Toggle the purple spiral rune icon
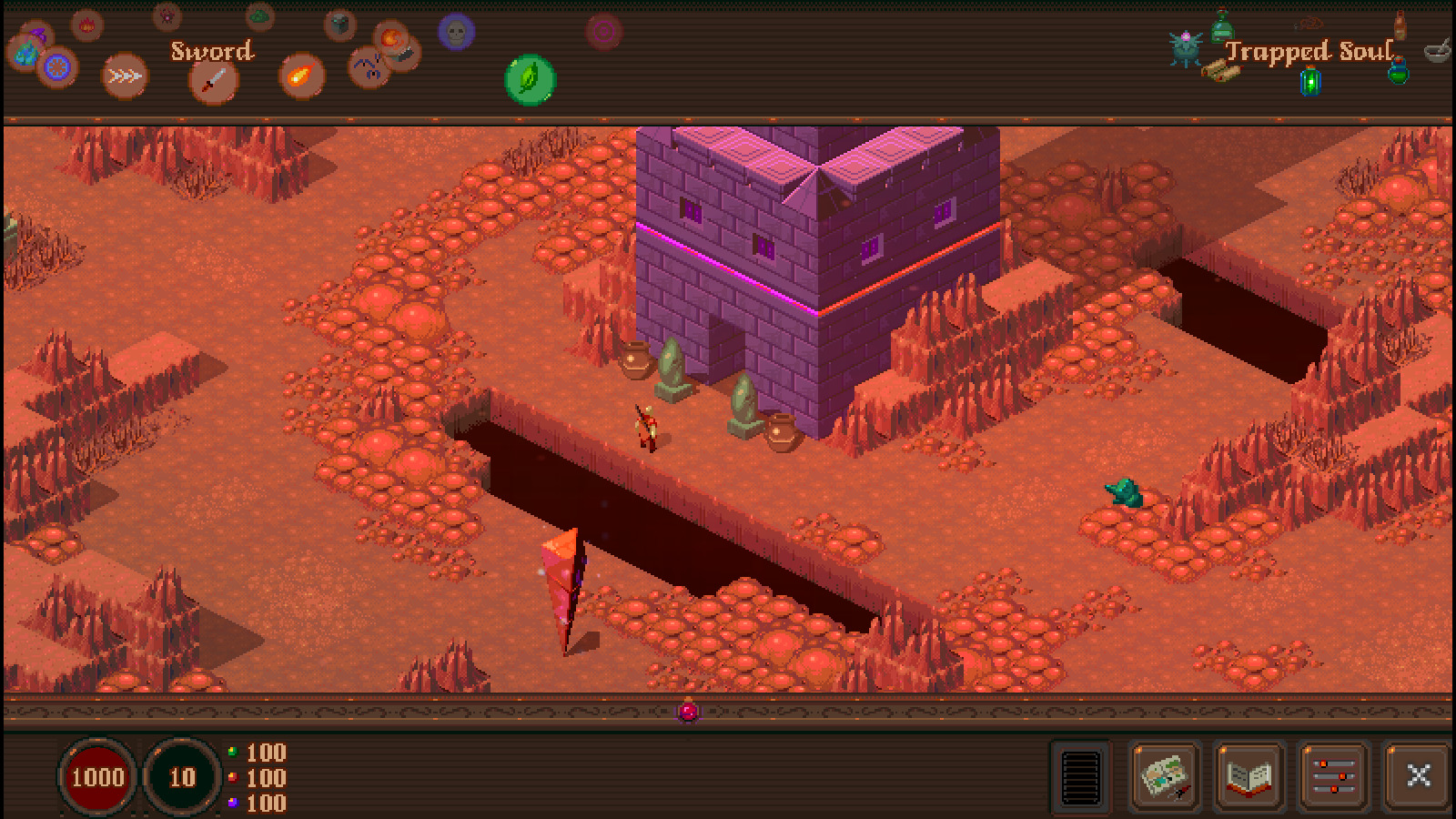The image size is (1456, 819). coord(605,30)
